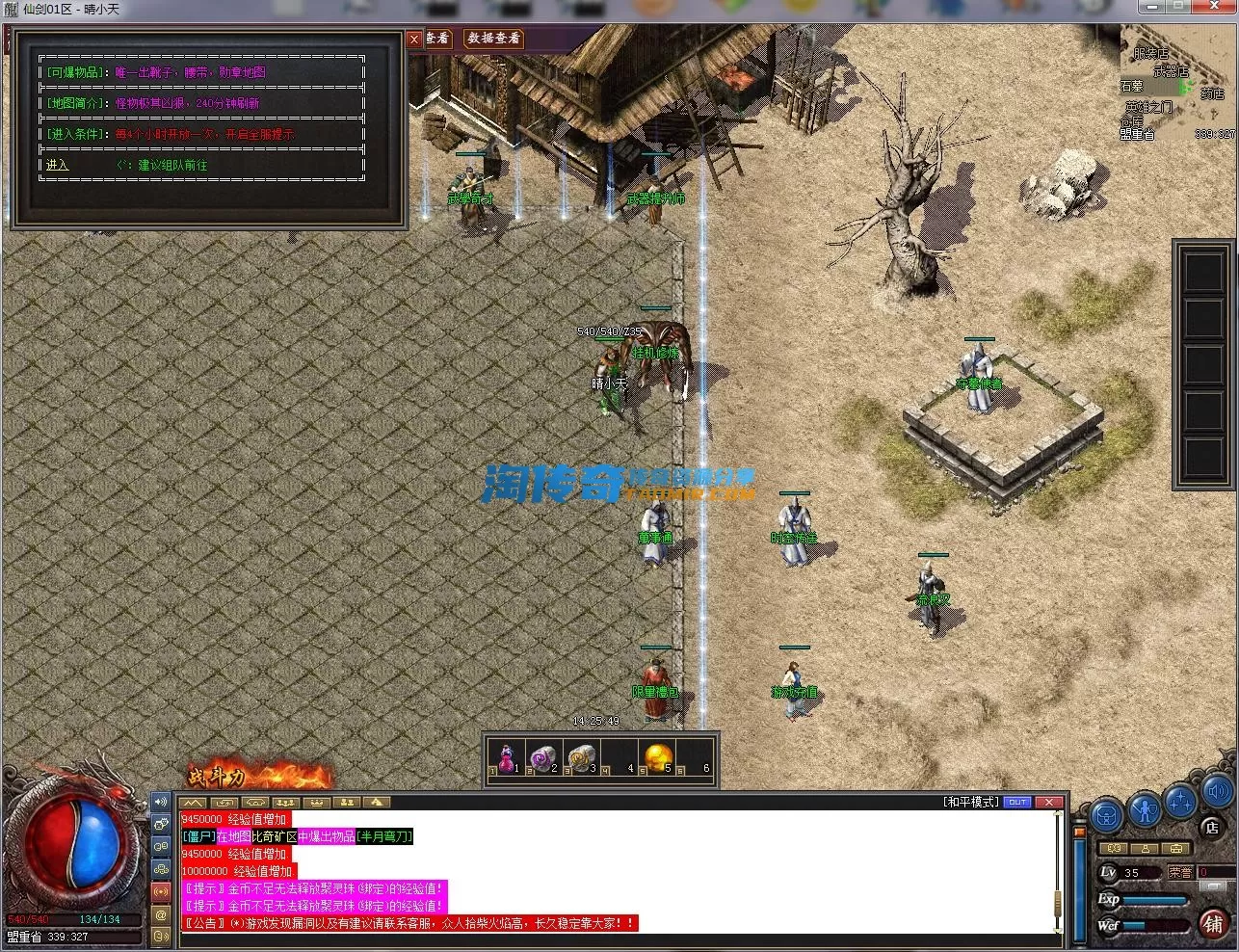Image resolution: width=1239 pixels, height=952 pixels.
Task: Use the golden orb in hotbar slot 5
Action: (657, 756)
